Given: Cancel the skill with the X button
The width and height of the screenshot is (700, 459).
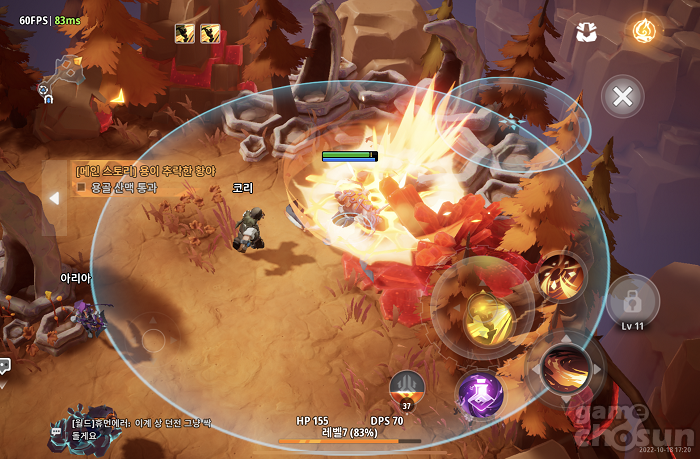Looking at the screenshot, I should click(622, 97).
